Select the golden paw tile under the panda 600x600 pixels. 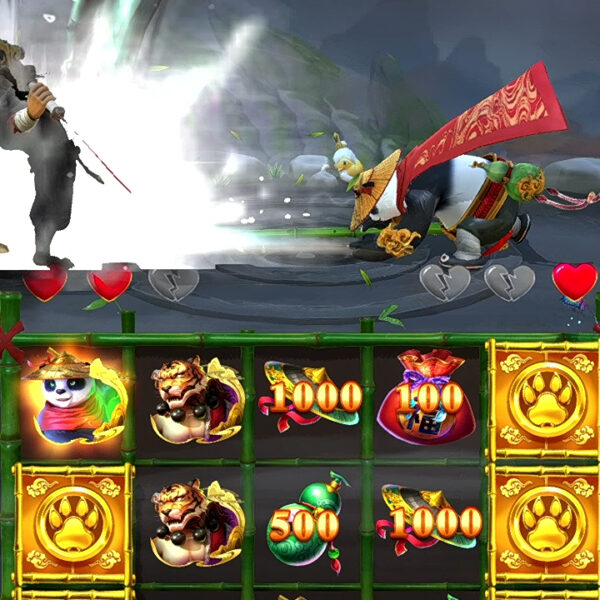[x=72, y=523]
